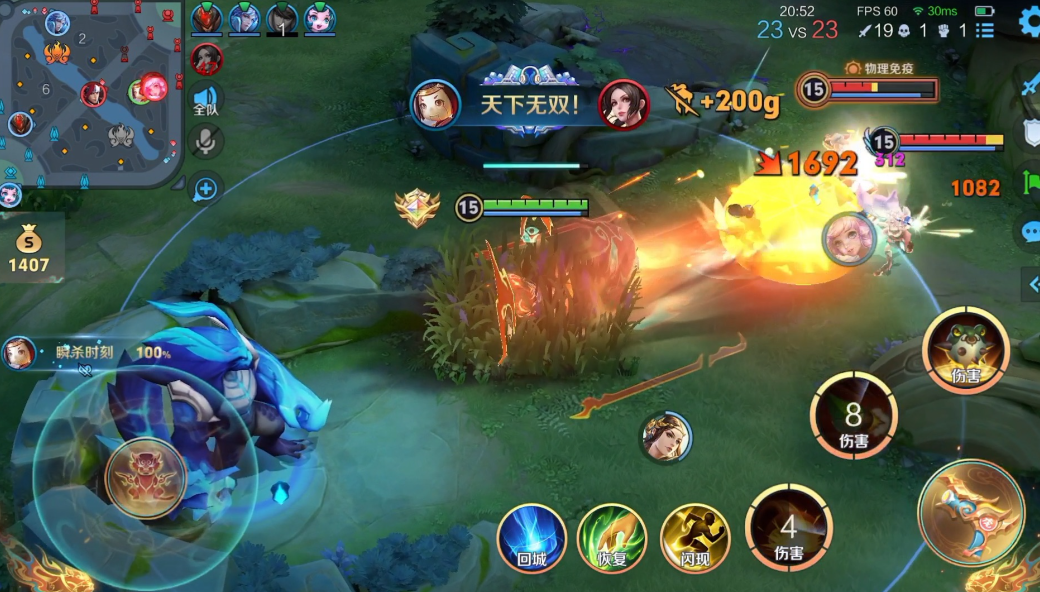Send the shield defend signal
Screen dimensions: 1040x592
click(1030, 133)
